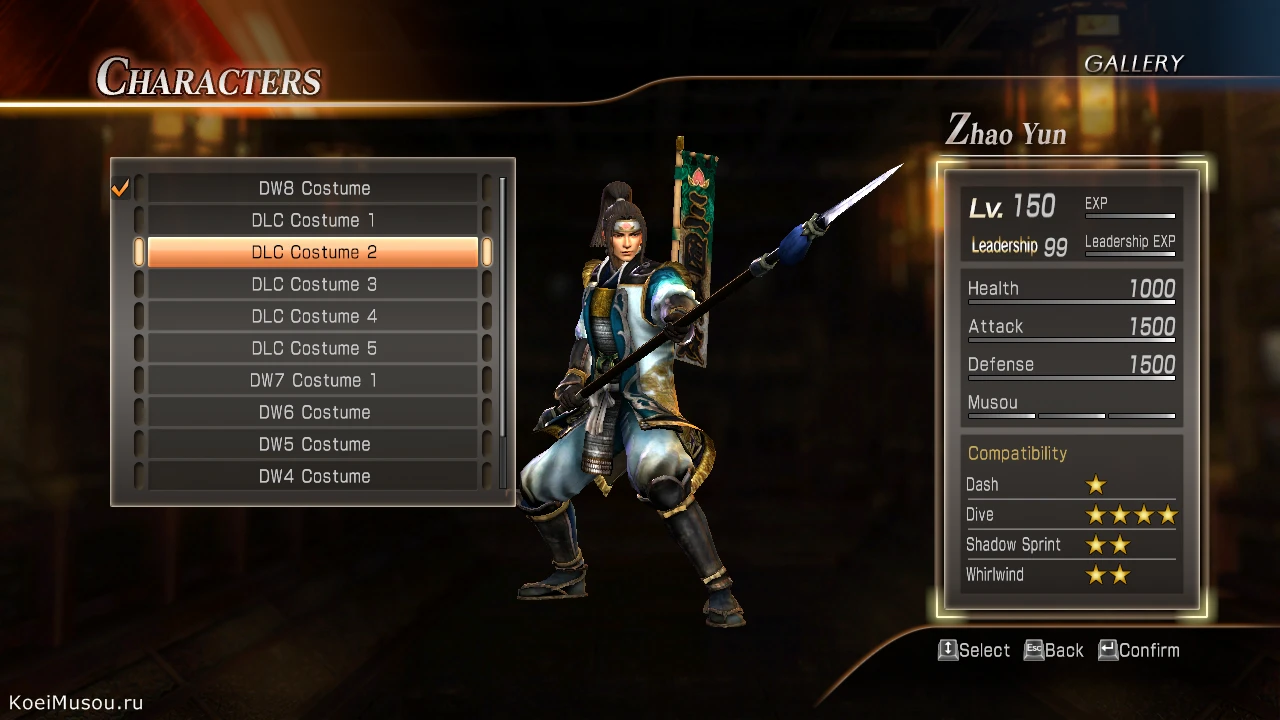Viewport: 1280px width, 720px height.
Task: Click the second Whirlwind rating star
Action: (1120, 574)
